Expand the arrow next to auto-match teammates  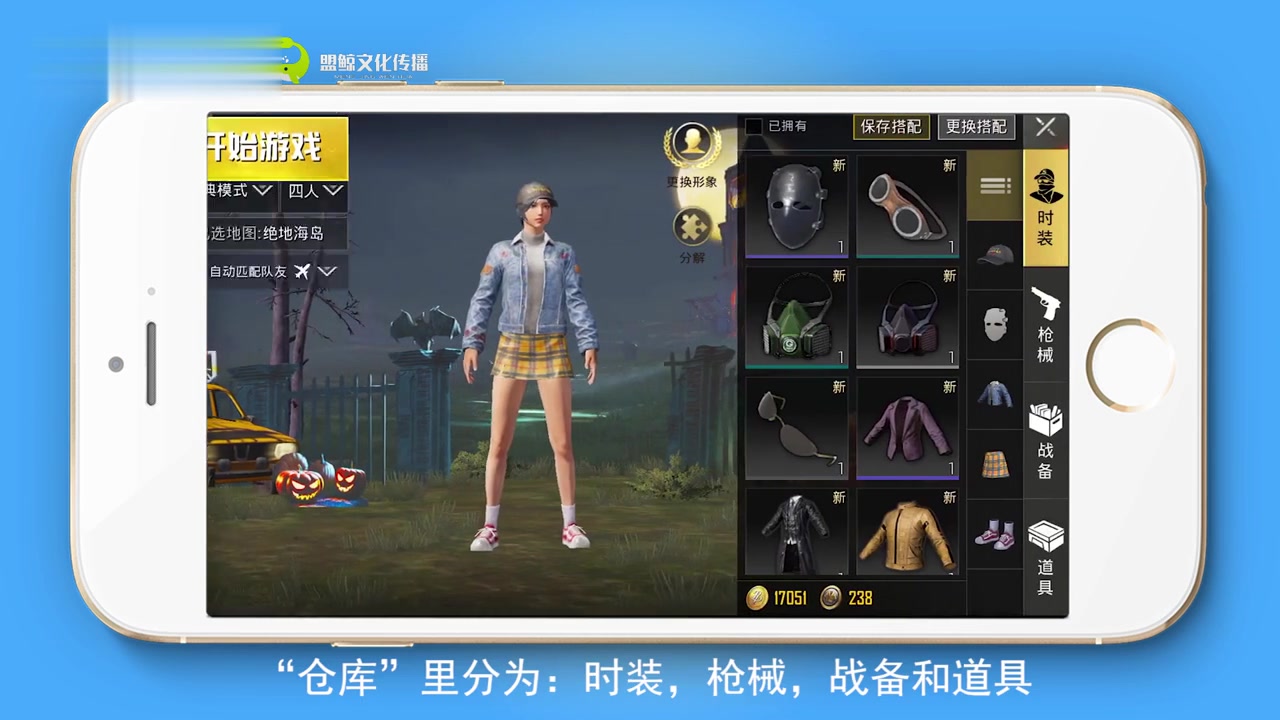pyautogui.click(x=327, y=271)
